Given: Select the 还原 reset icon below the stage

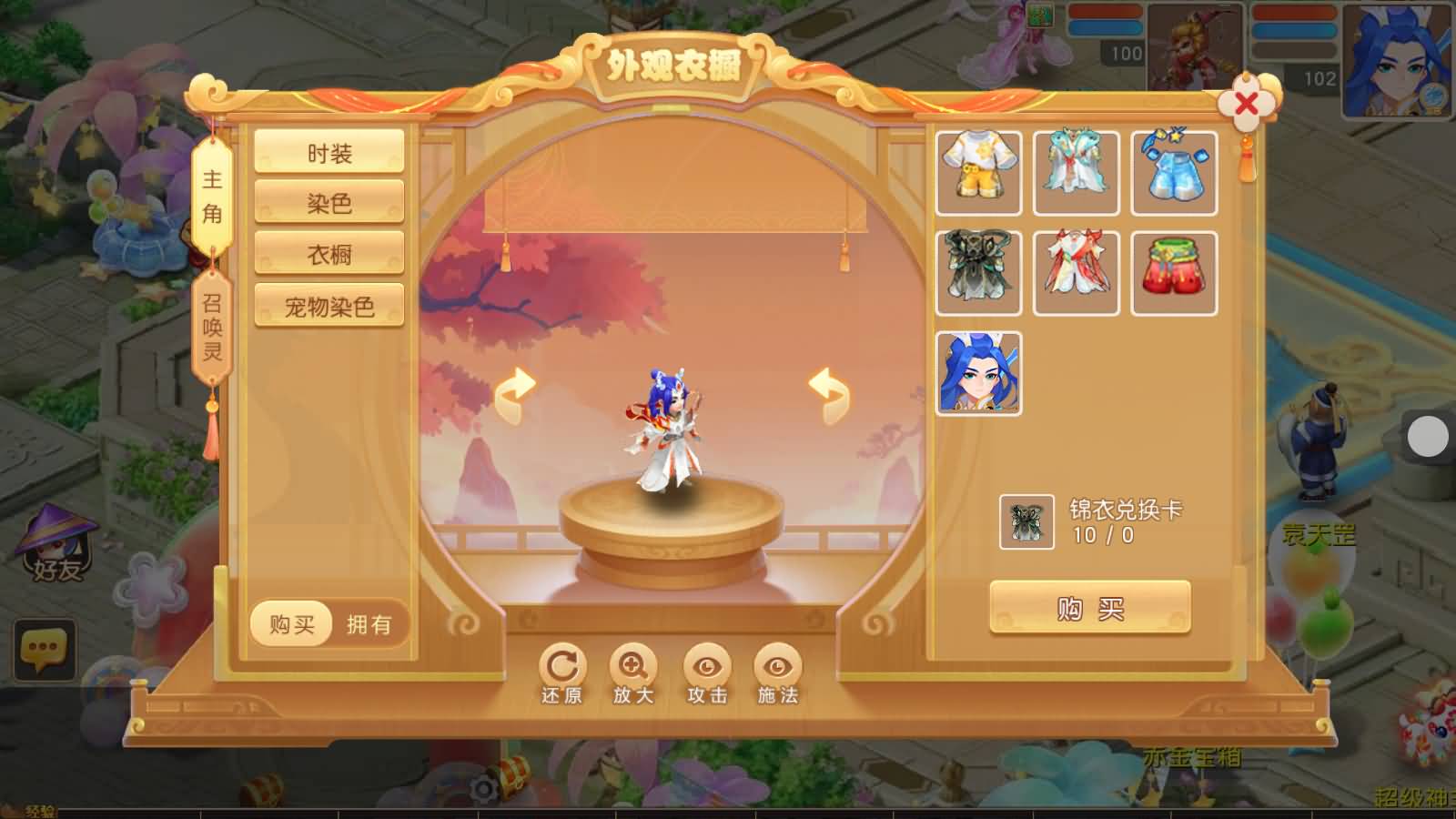Looking at the screenshot, I should point(562,667).
